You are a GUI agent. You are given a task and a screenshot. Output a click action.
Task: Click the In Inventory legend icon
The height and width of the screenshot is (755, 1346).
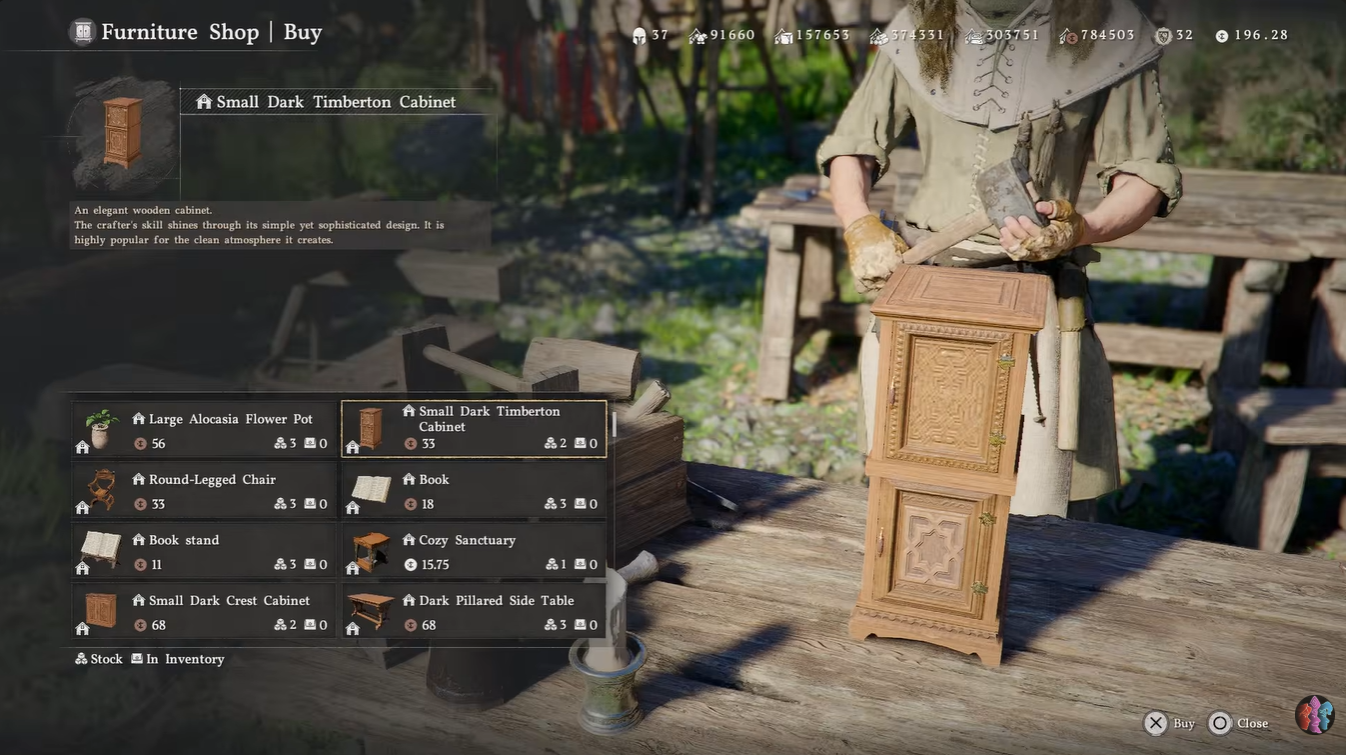136,658
